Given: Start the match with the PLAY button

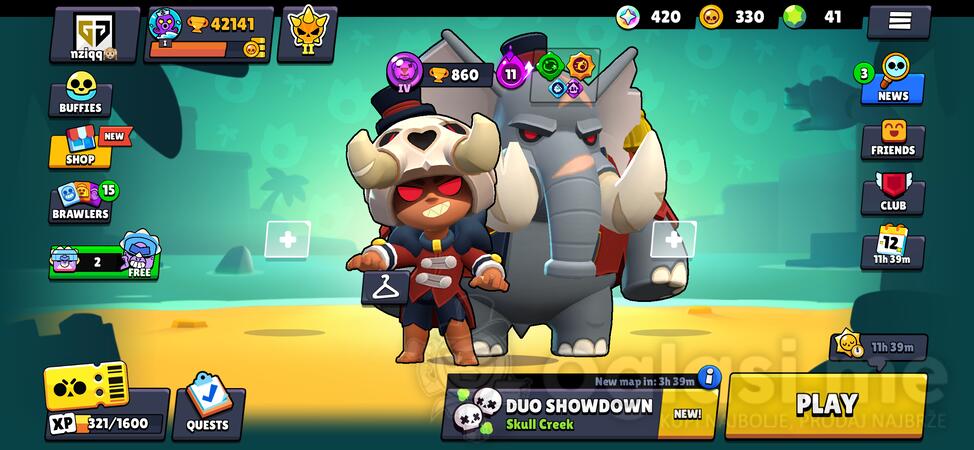Looking at the screenshot, I should [x=826, y=404].
